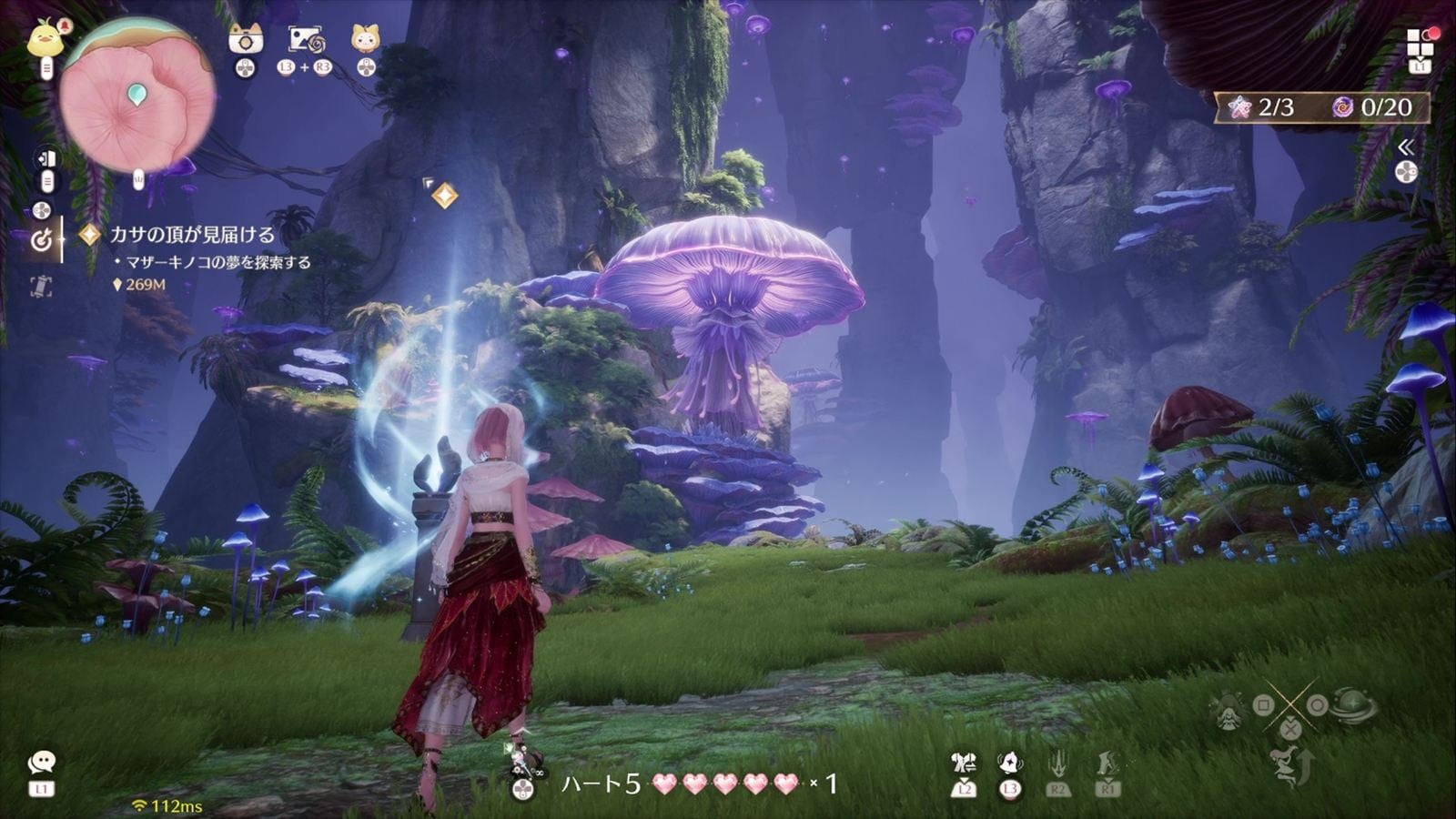Select the target quest tracking tab
1456x819 pixels.
pos(41,240)
